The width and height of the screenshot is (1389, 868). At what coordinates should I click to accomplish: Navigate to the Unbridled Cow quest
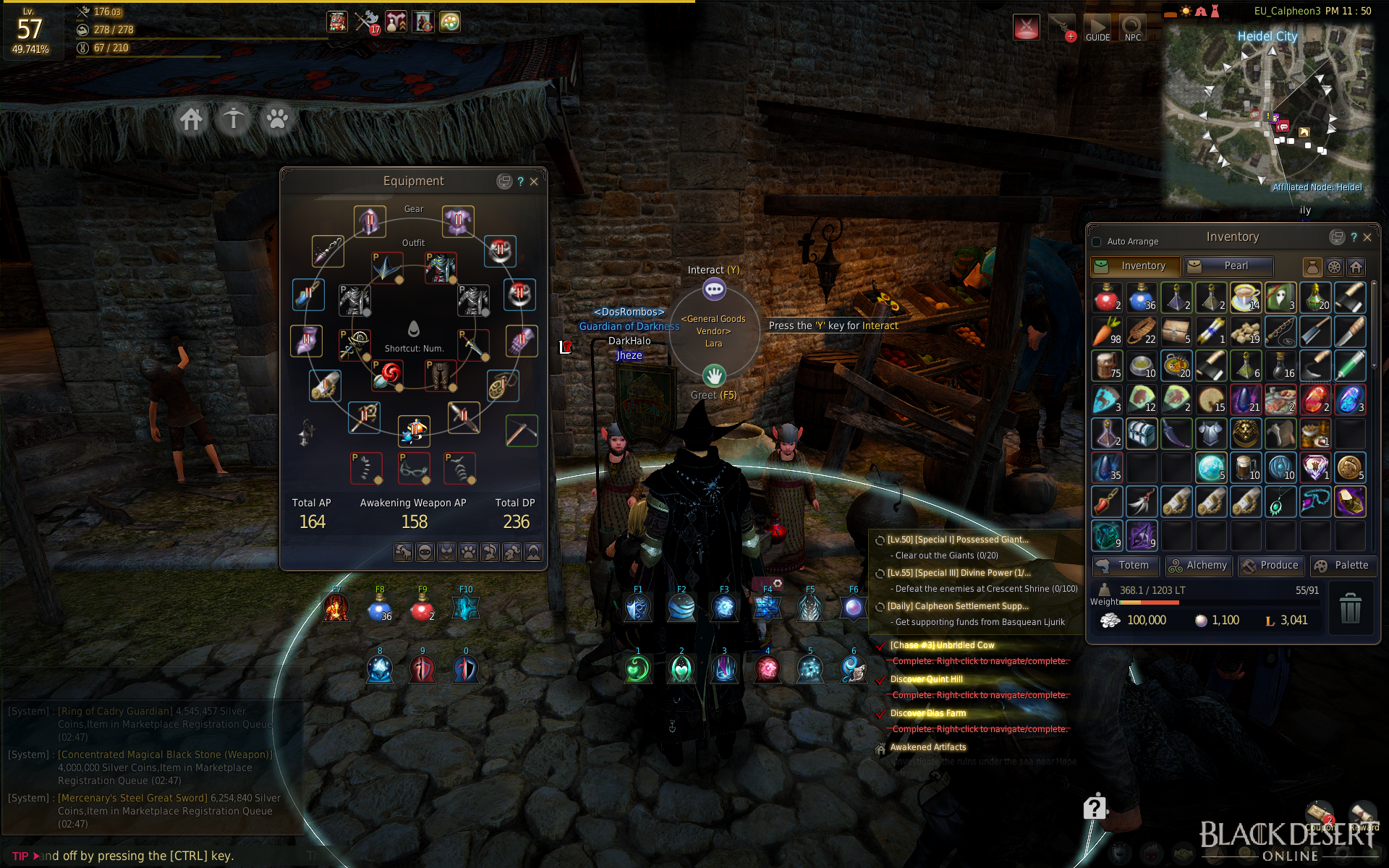(x=942, y=645)
